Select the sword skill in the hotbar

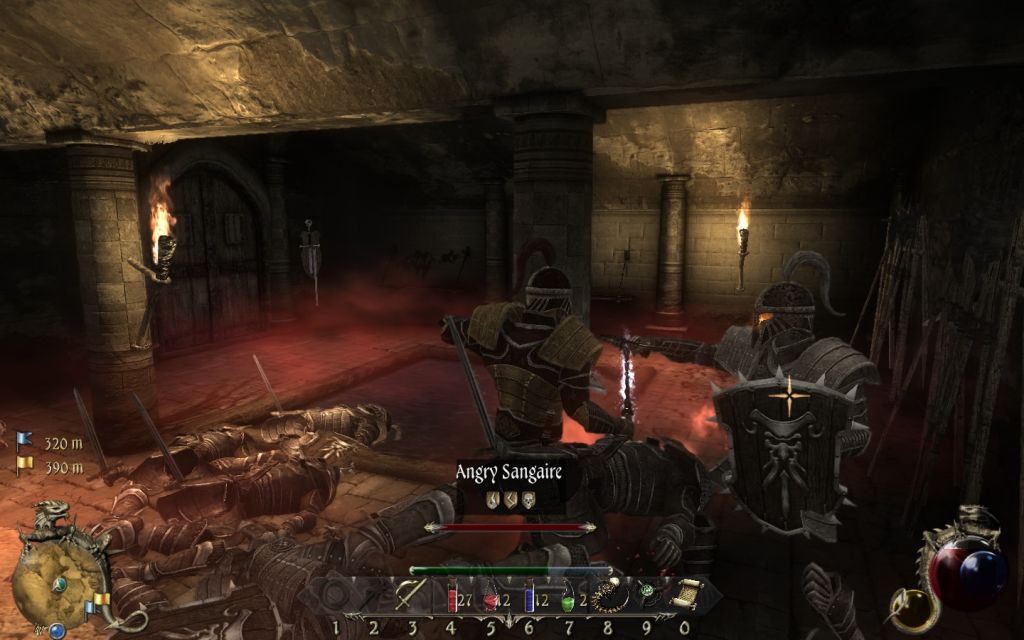410,595
